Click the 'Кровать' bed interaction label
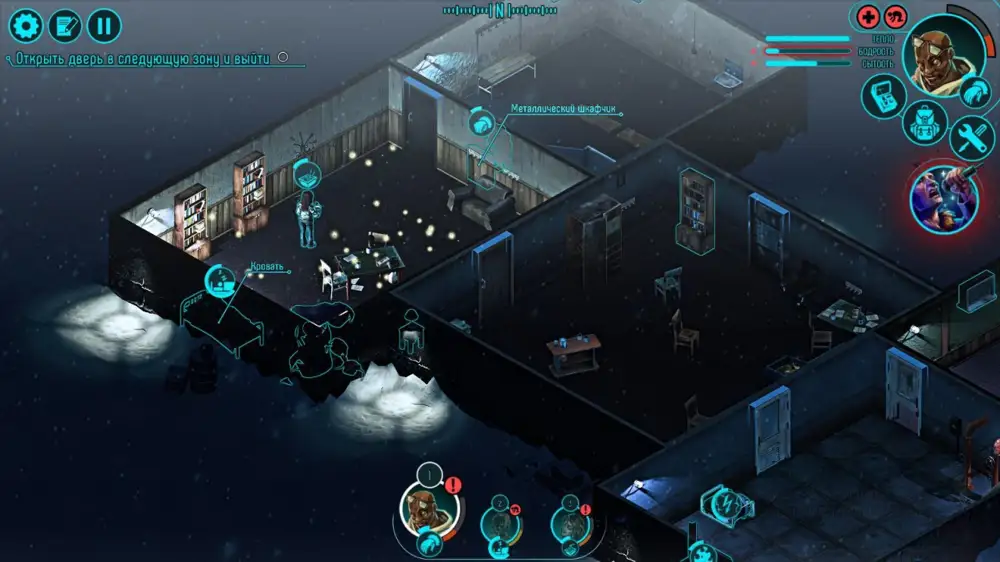Image resolution: width=1000 pixels, height=562 pixels. 267,268
